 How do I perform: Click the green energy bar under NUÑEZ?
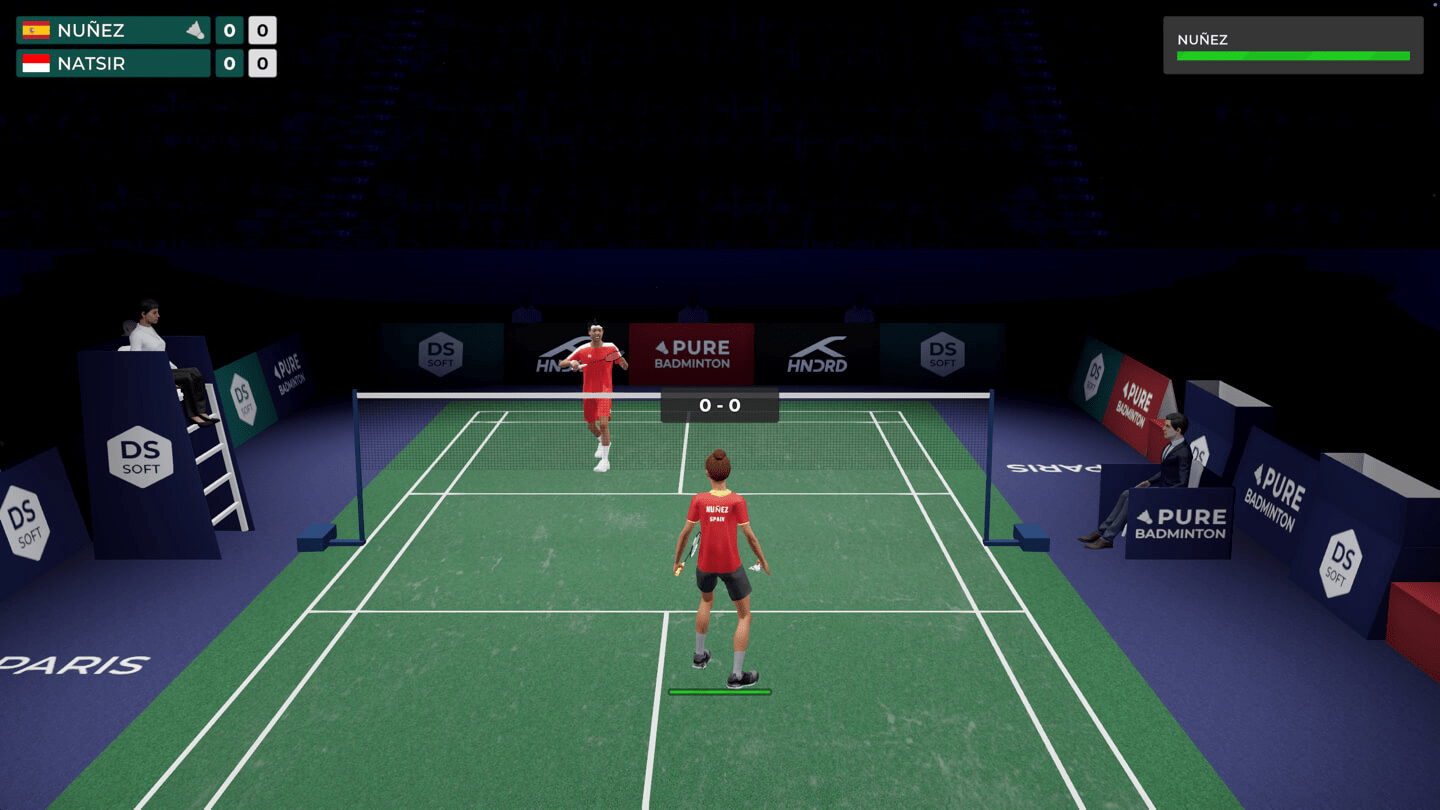1292,57
